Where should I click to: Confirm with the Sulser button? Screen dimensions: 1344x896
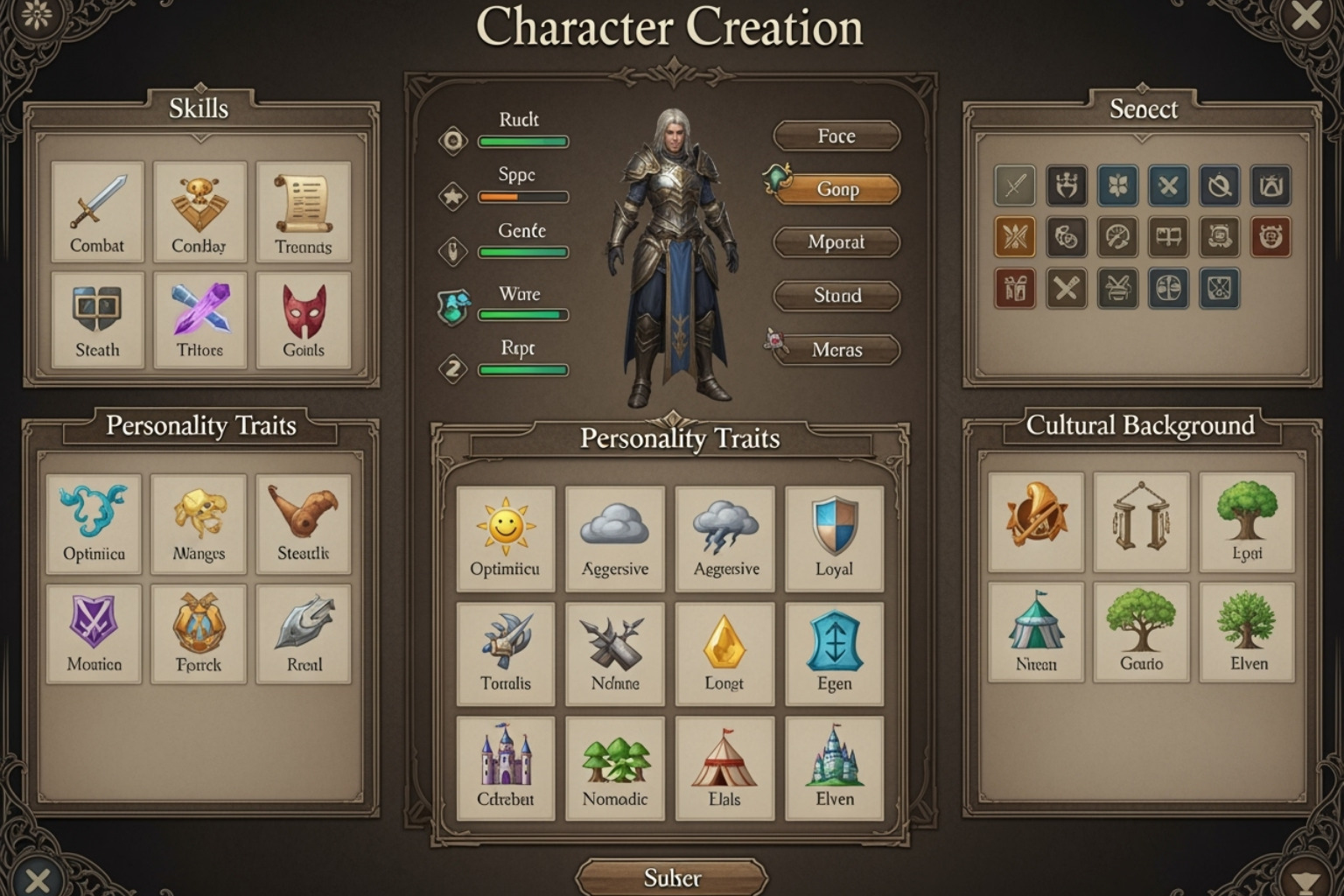click(672, 878)
